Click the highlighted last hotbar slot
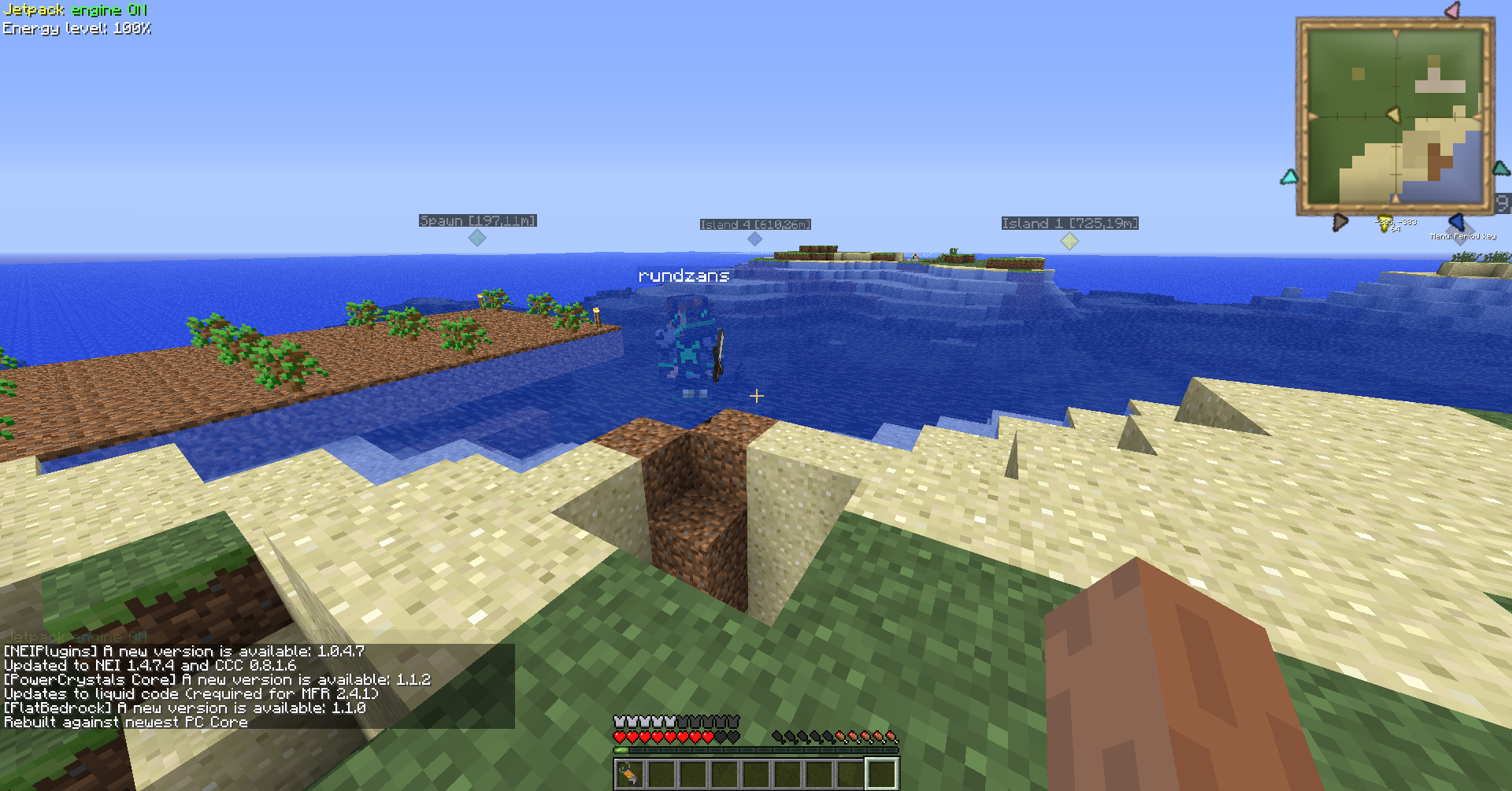Image resolution: width=1512 pixels, height=791 pixels. pyautogui.click(x=881, y=774)
